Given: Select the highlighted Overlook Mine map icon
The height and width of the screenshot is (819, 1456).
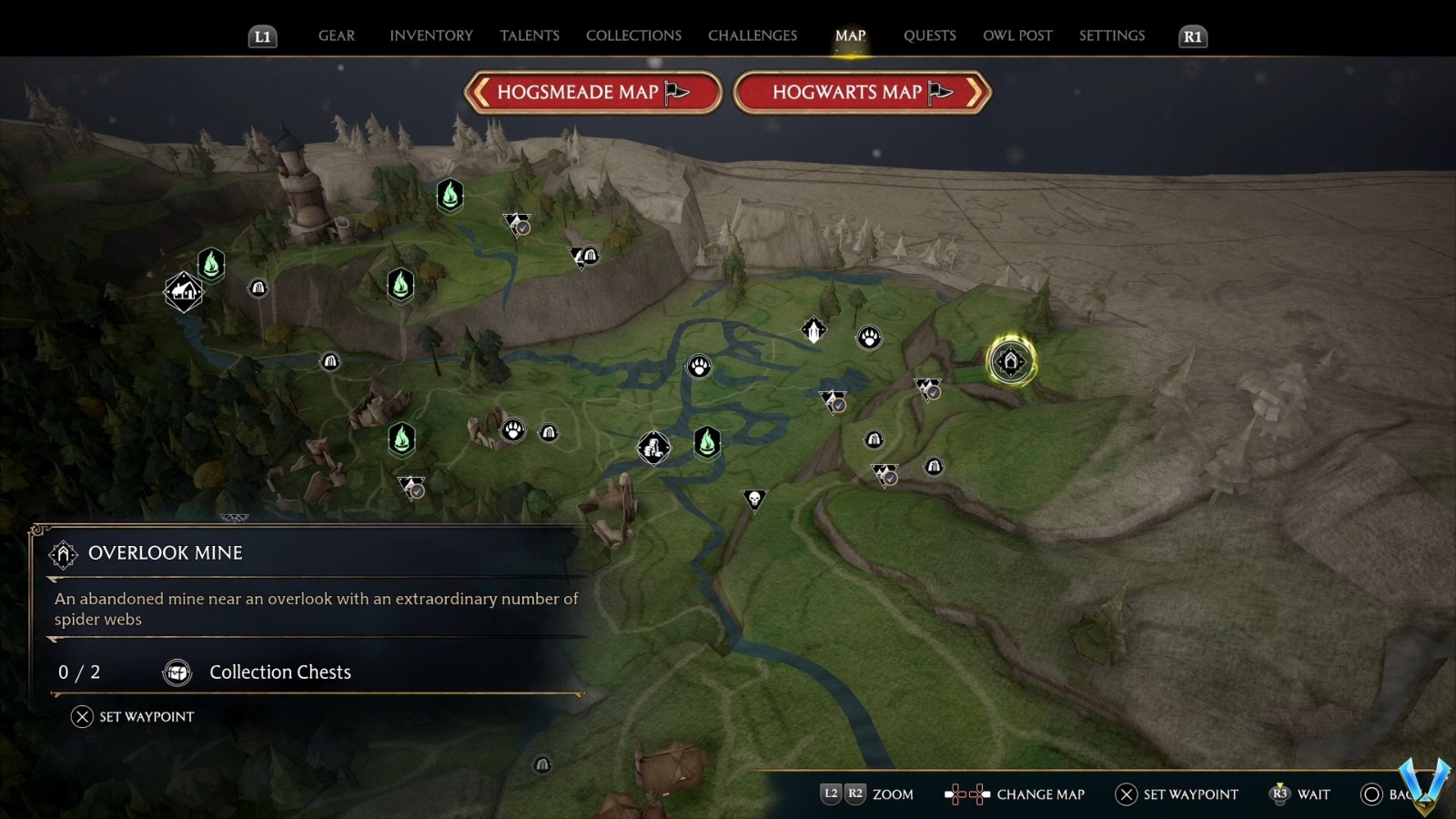Looking at the screenshot, I should 1010,360.
